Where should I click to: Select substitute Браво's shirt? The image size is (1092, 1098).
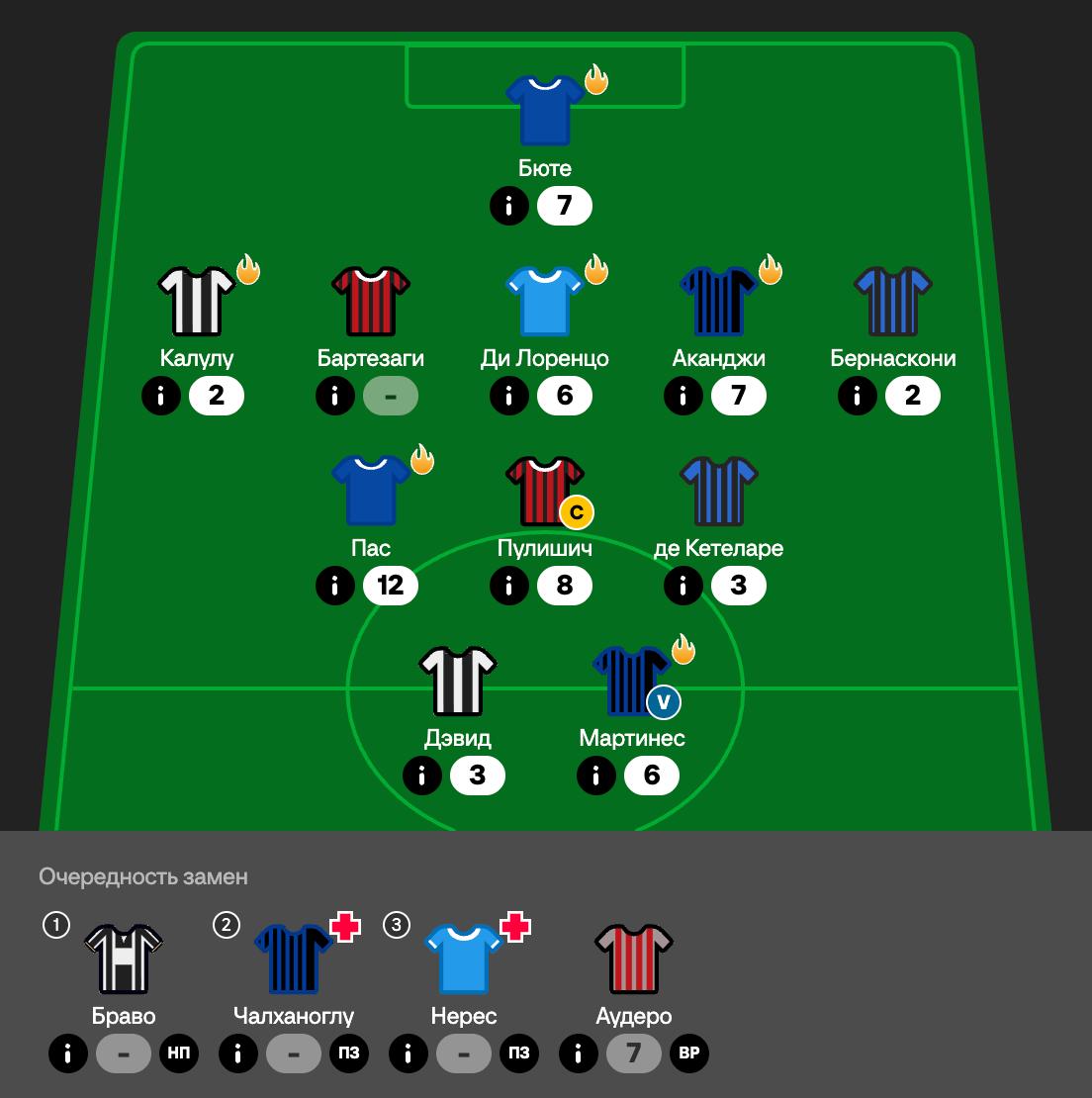coord(124,959)
